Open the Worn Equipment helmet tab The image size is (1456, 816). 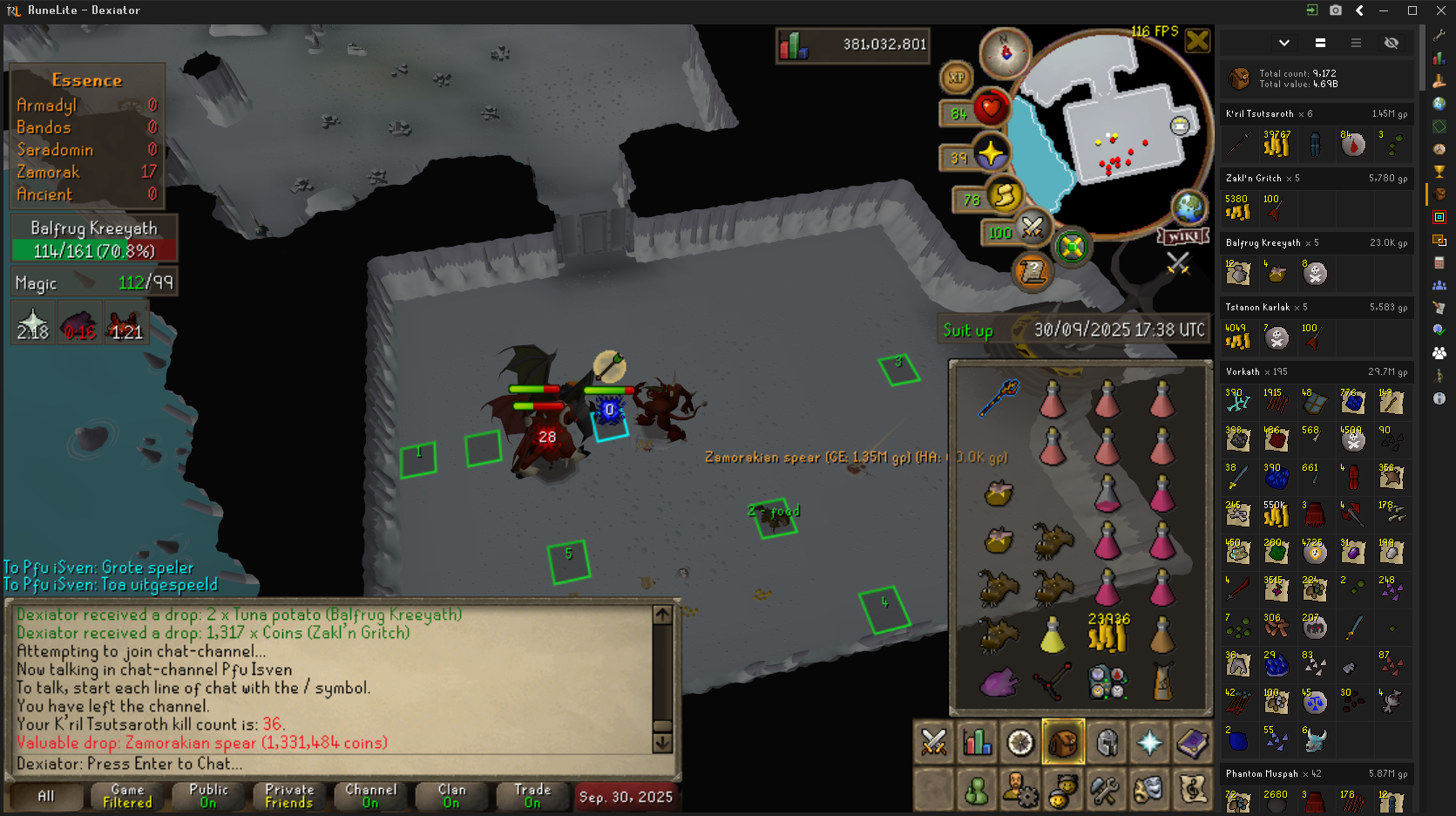click(1107, 743)
